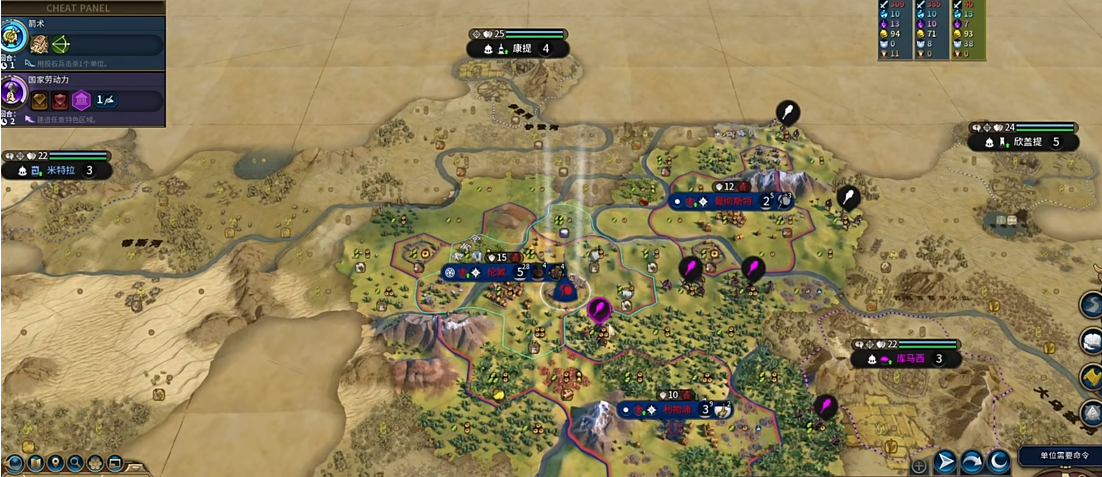The height and width of the screenshot is (477, 1102).
Task: Select the 米特拉 city banner
Action: pyautogui.click(x=62, y=170)
